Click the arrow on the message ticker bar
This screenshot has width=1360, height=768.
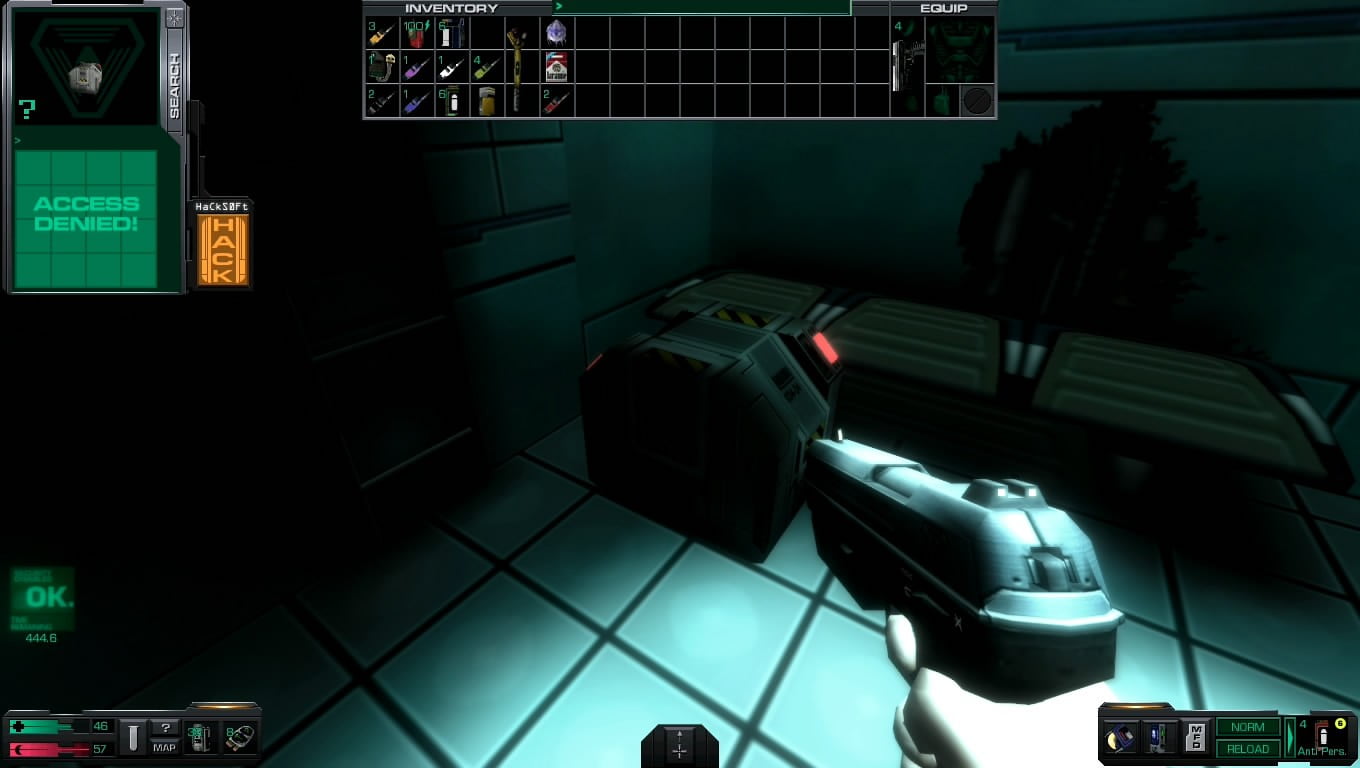coord(558,7)
